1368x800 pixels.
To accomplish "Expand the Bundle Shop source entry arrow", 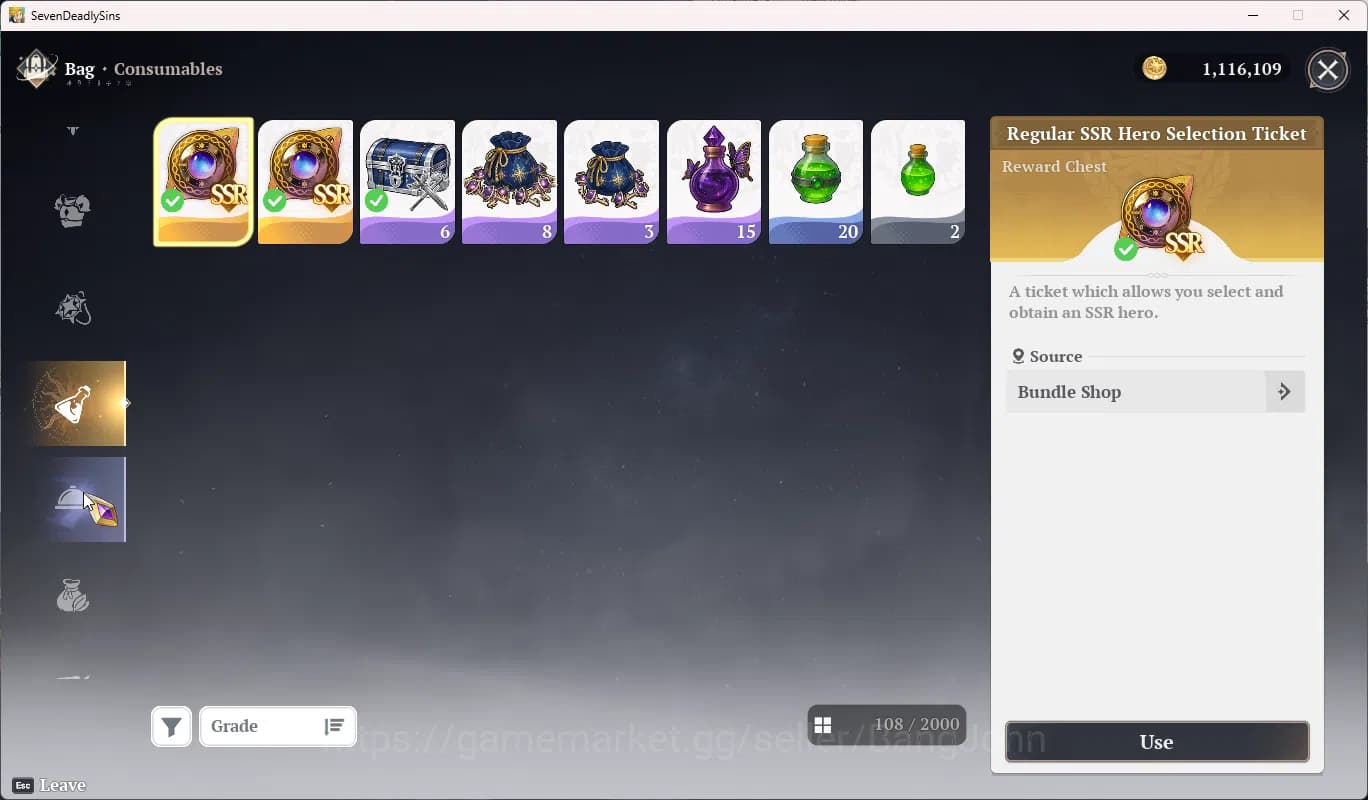I will (x=1285, y=391).
